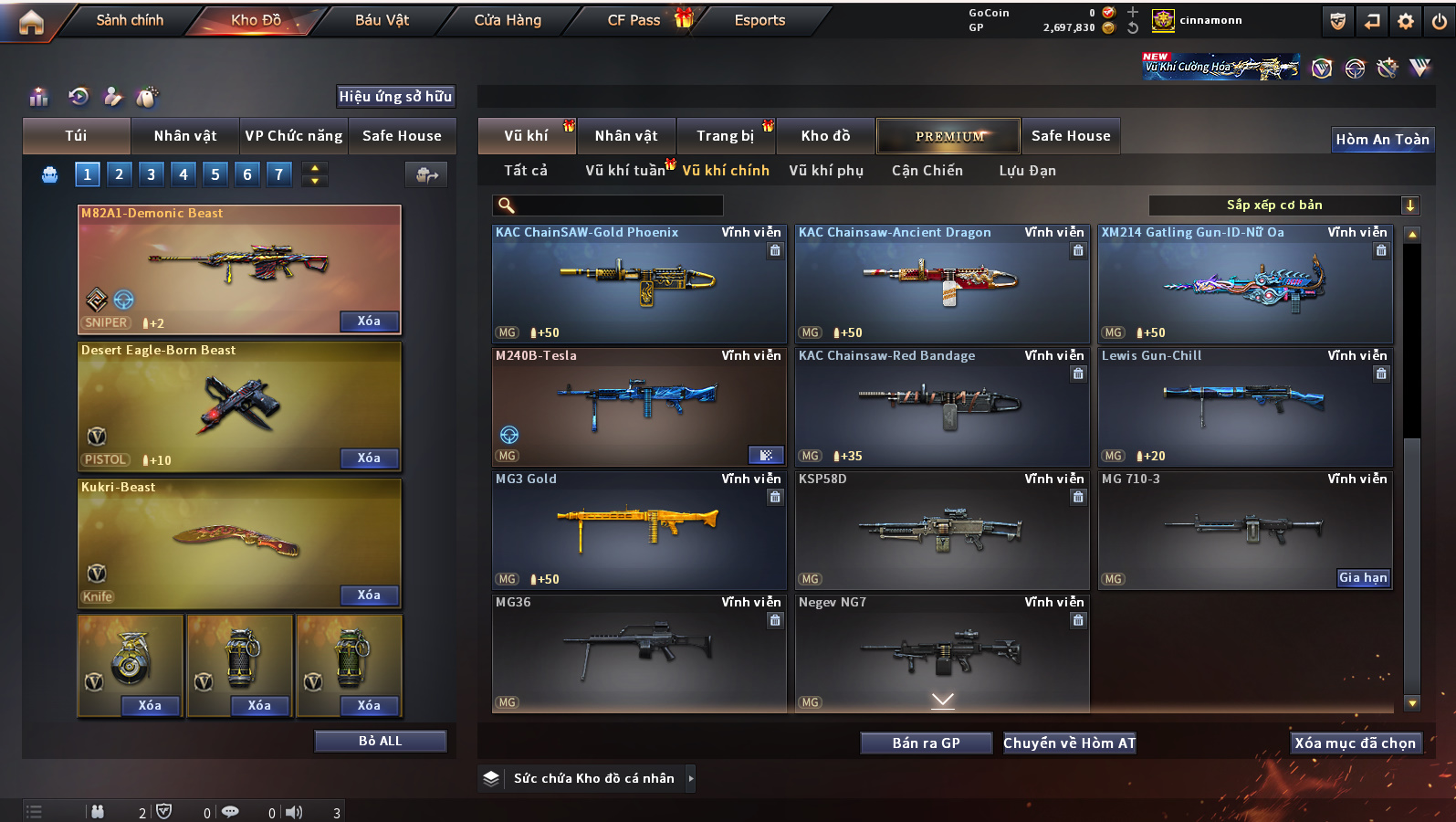Show the Vũ khí phụ secondary weapons
The width and height of the screenshot is (1456, 822).
(826, 171)
